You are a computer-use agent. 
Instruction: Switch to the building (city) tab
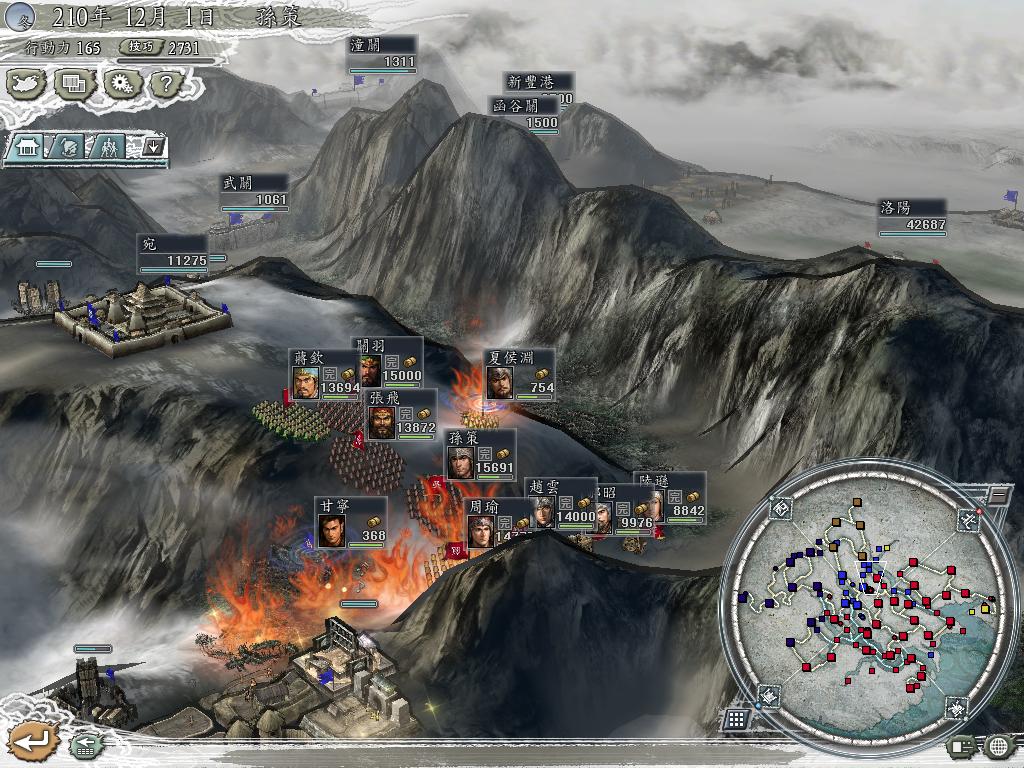coord(27,147)
